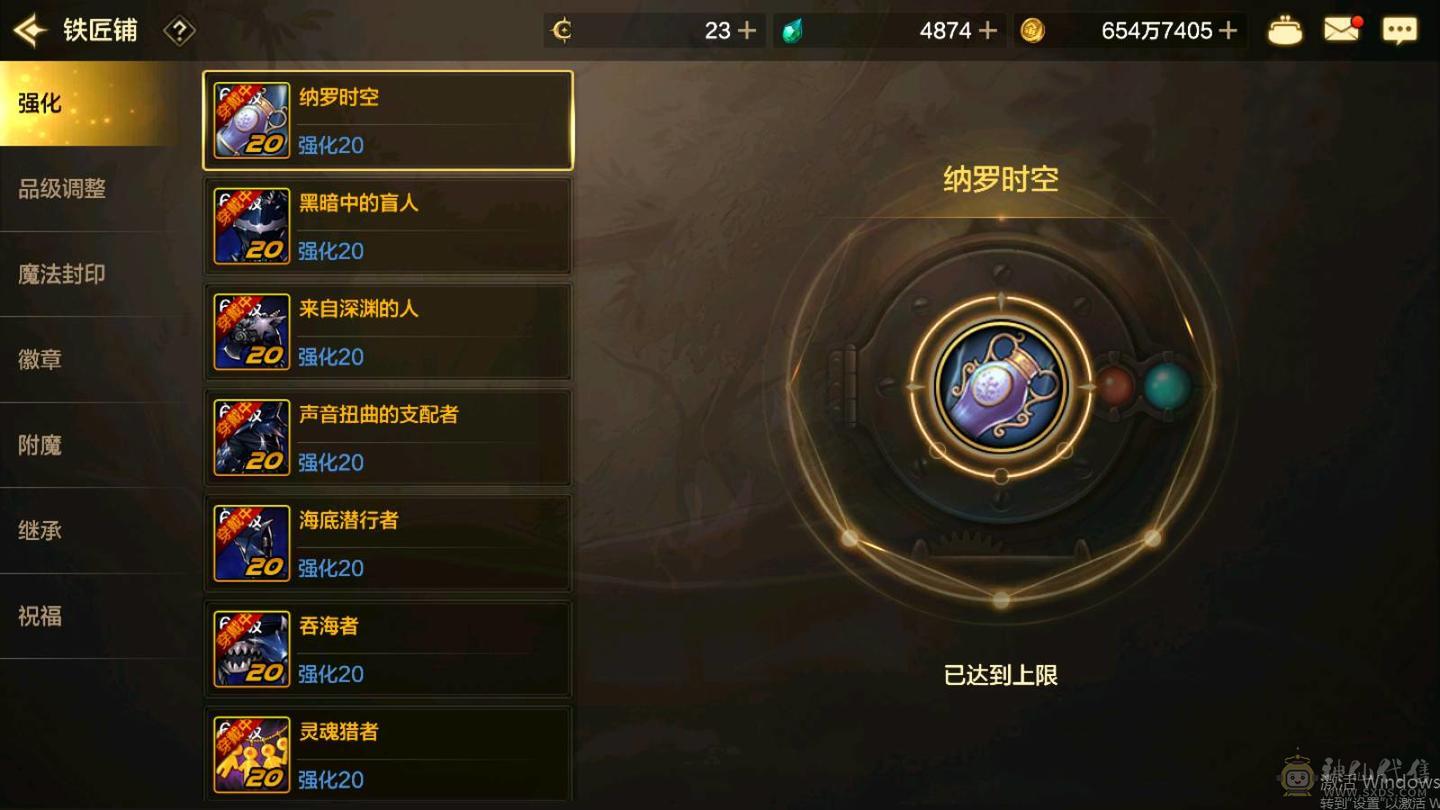This screenshot has width=1440, height=810.
Task: Click the 灵魂猎者 item icon
Action: pyautogui.click(x=250, y=754)
